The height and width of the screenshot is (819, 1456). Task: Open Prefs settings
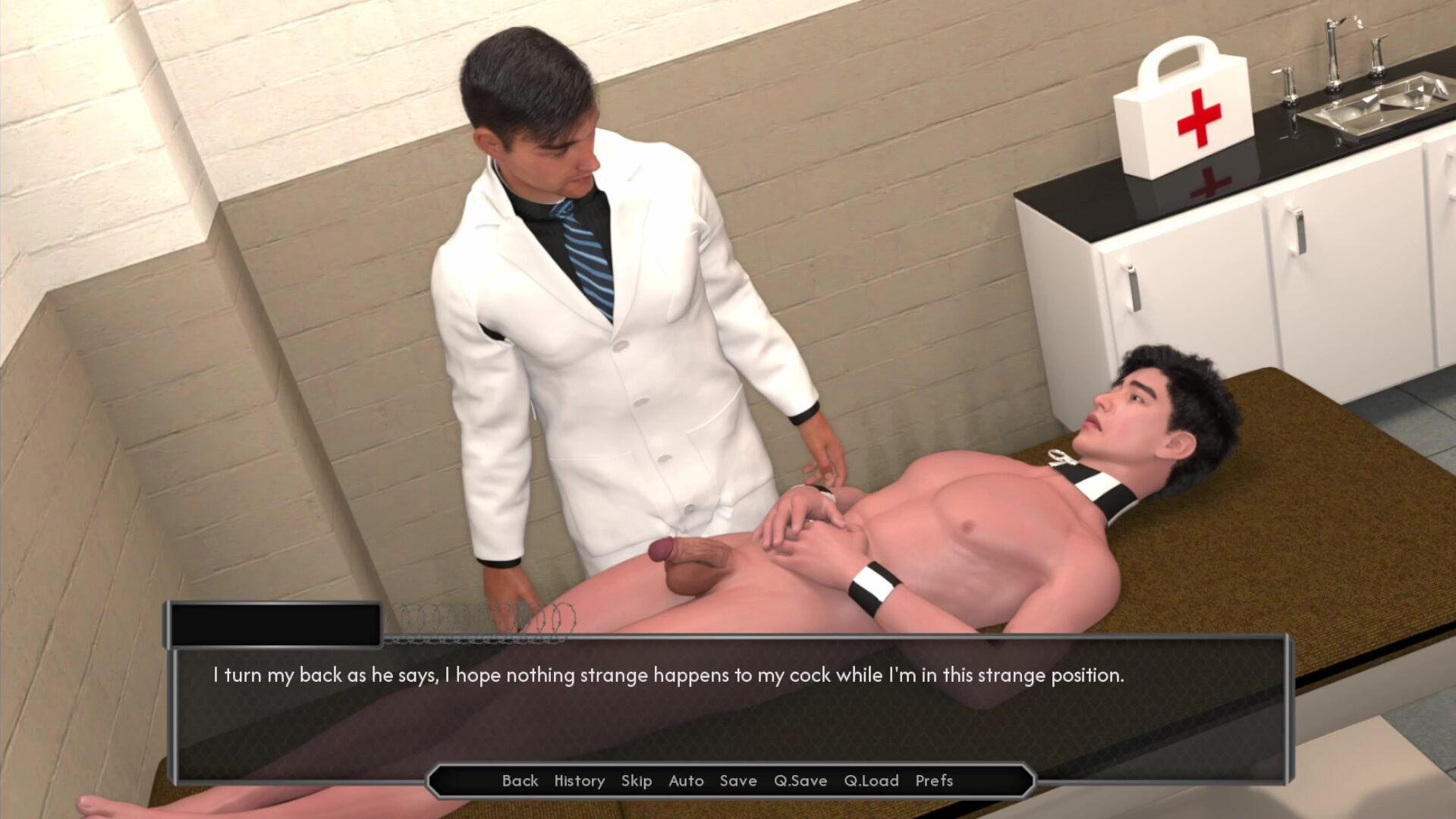(934, 780)
